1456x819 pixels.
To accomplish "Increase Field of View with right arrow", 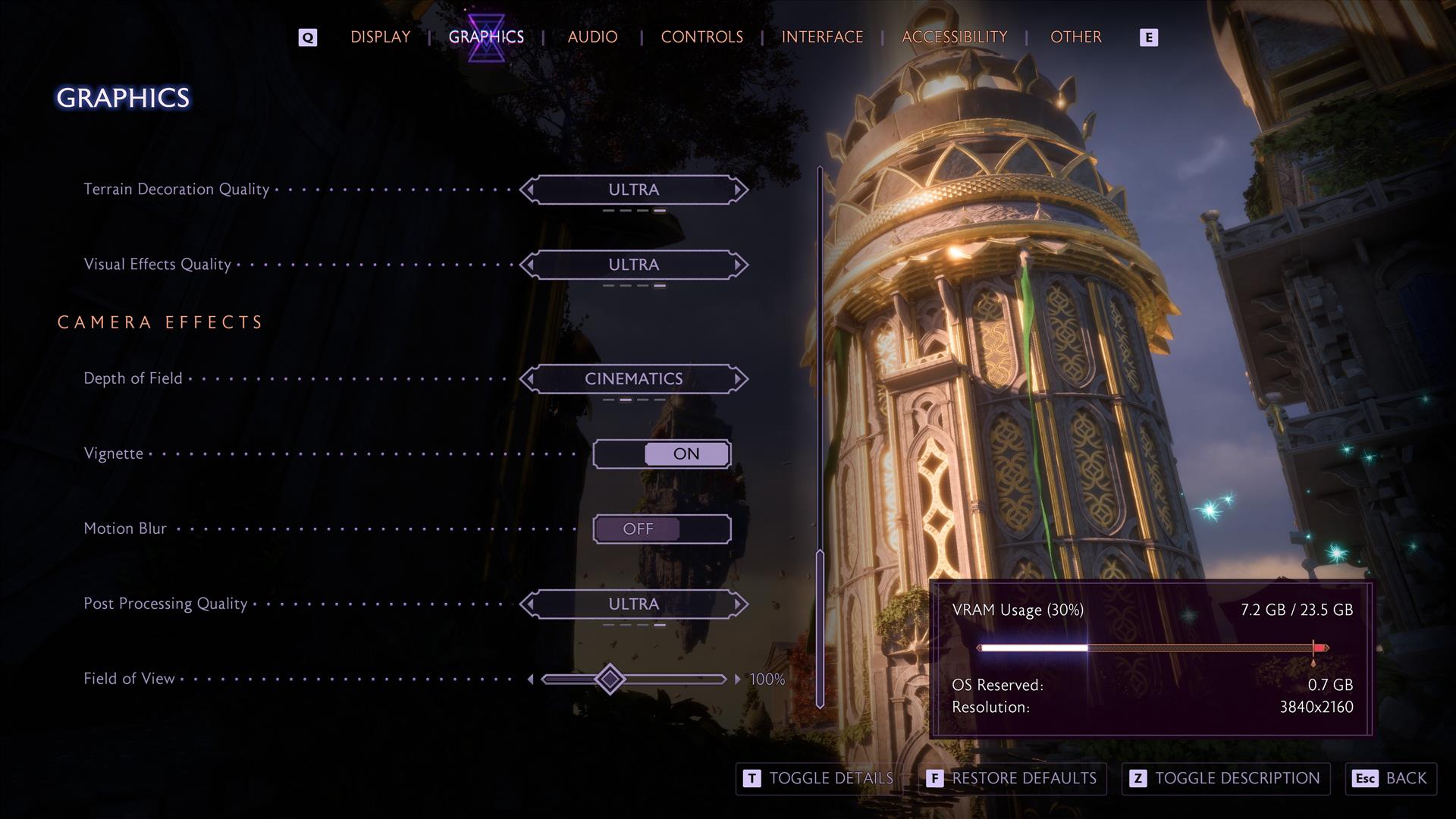I will (x=737, y=679).
